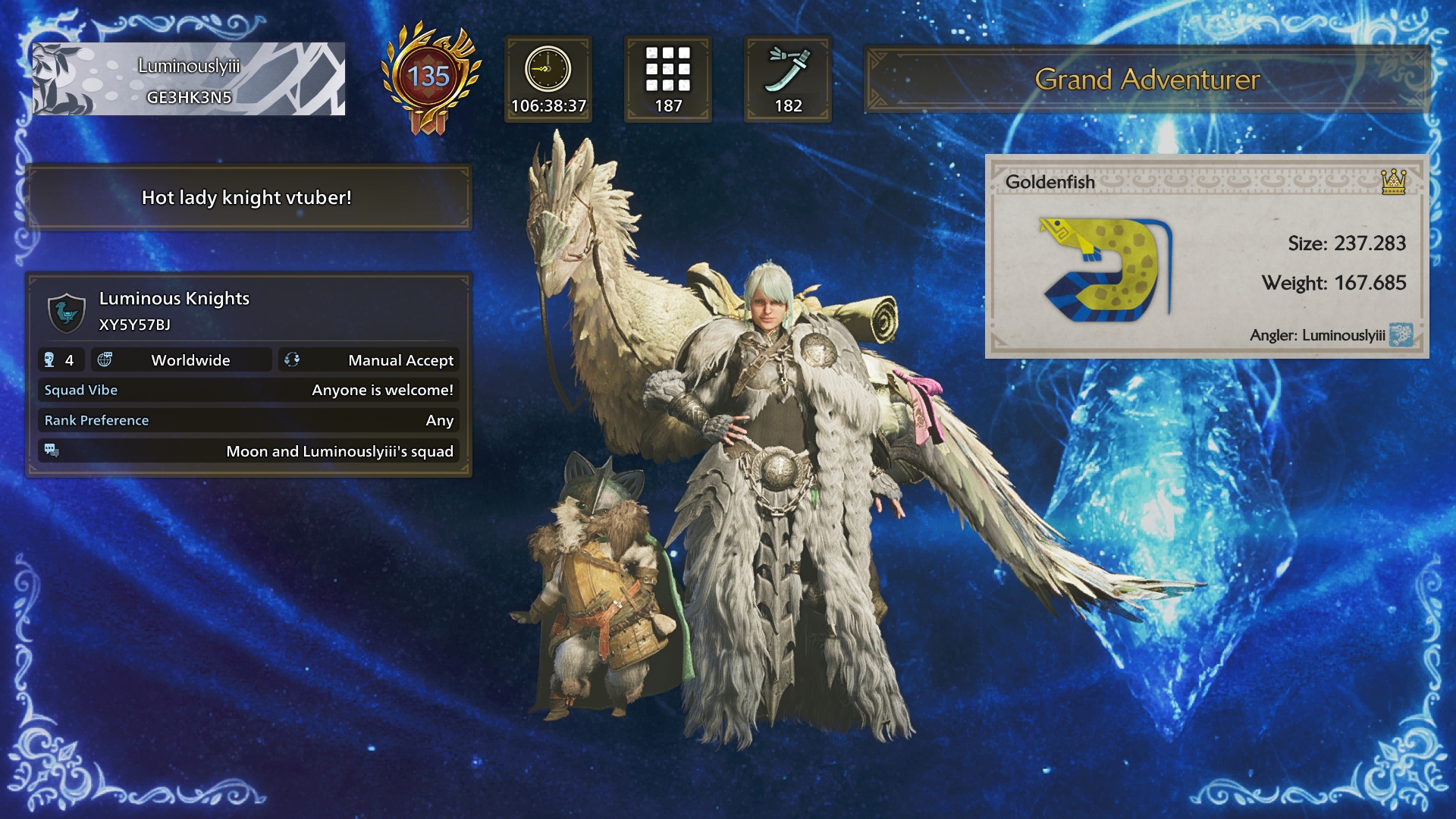Select the Grand Adventurer title banner
The height and width of the screenshot is (819, 1456).
point(1147,80)
